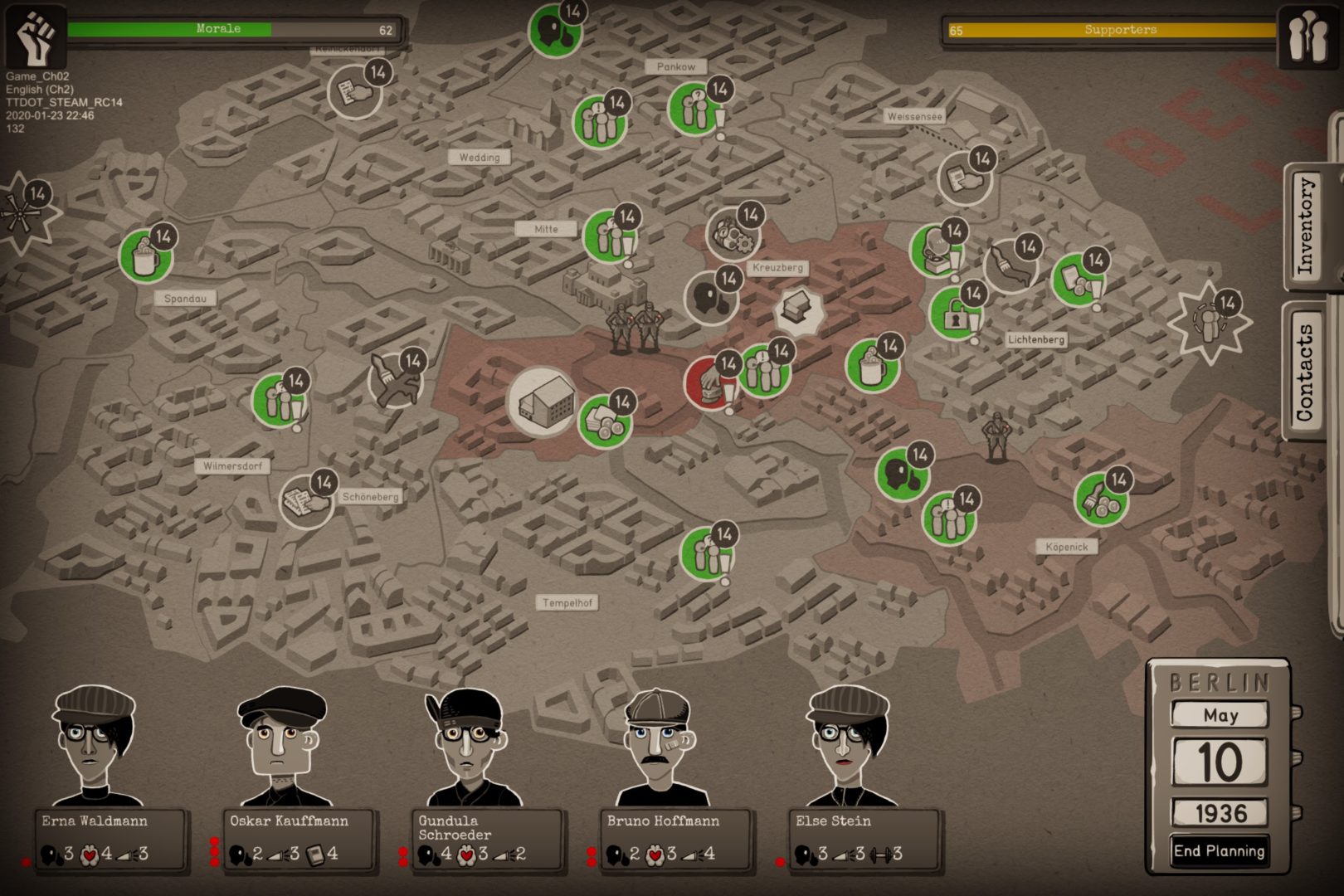This screenshot has height=896, width=1344.
Task: Open the Contacts tab
Action: click(x=1305, y=371)
